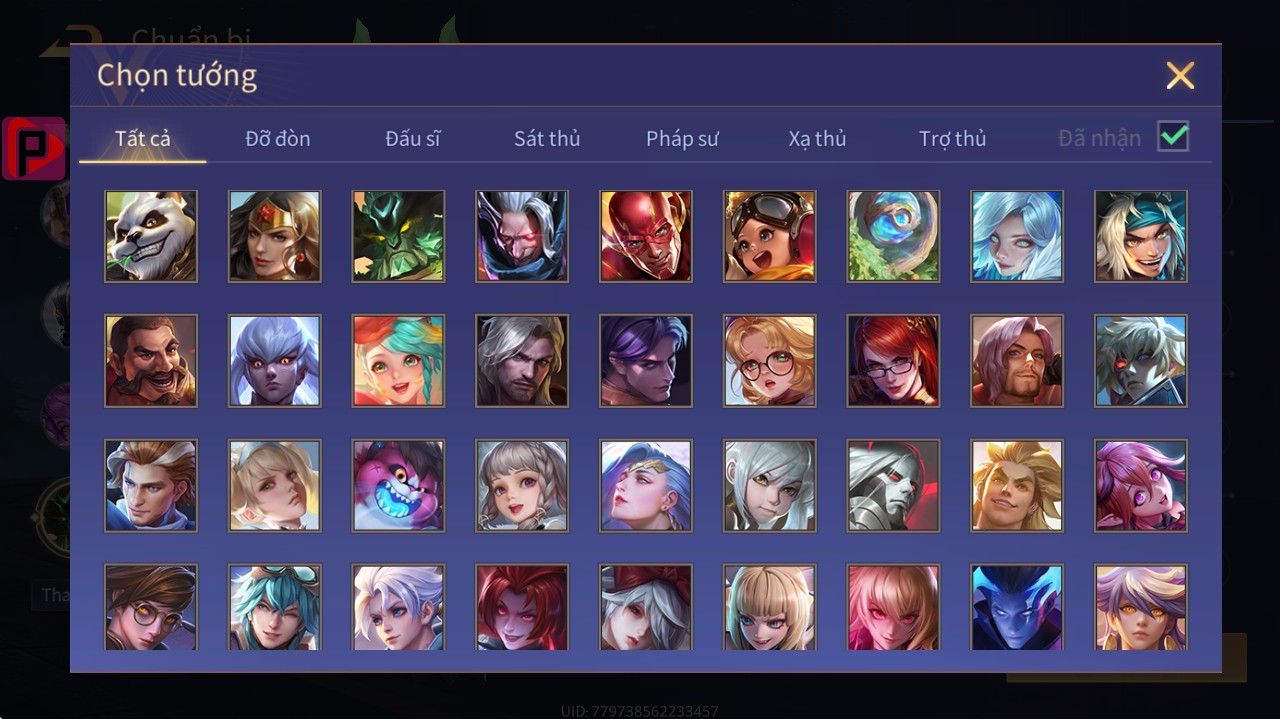This screenshot has height=719, width=1280.
Task: Select the goggles-wearing kid hero portrait
Action: (x=770, y=236)
